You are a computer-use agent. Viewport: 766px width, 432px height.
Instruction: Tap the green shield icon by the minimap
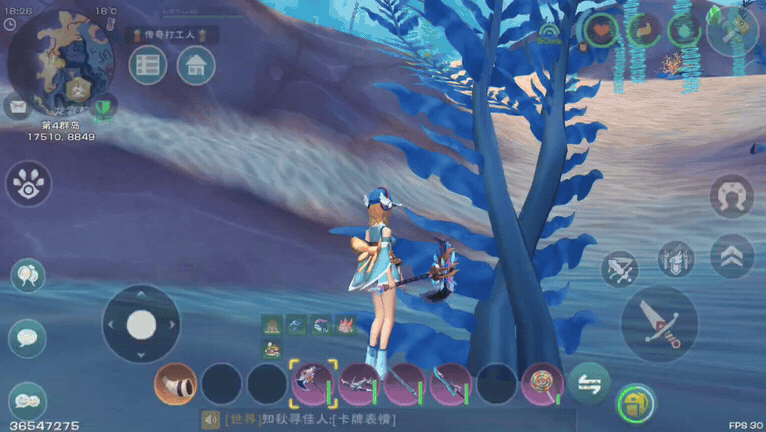(102, 106)
